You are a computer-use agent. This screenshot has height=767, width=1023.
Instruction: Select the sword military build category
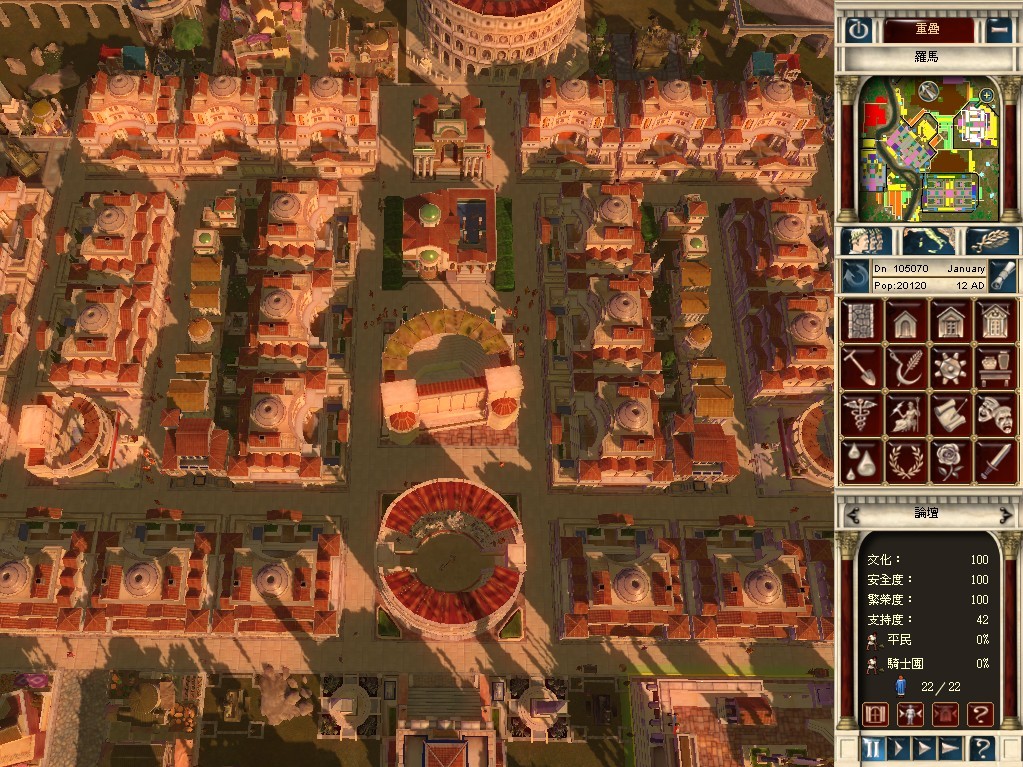click(995, 460)
